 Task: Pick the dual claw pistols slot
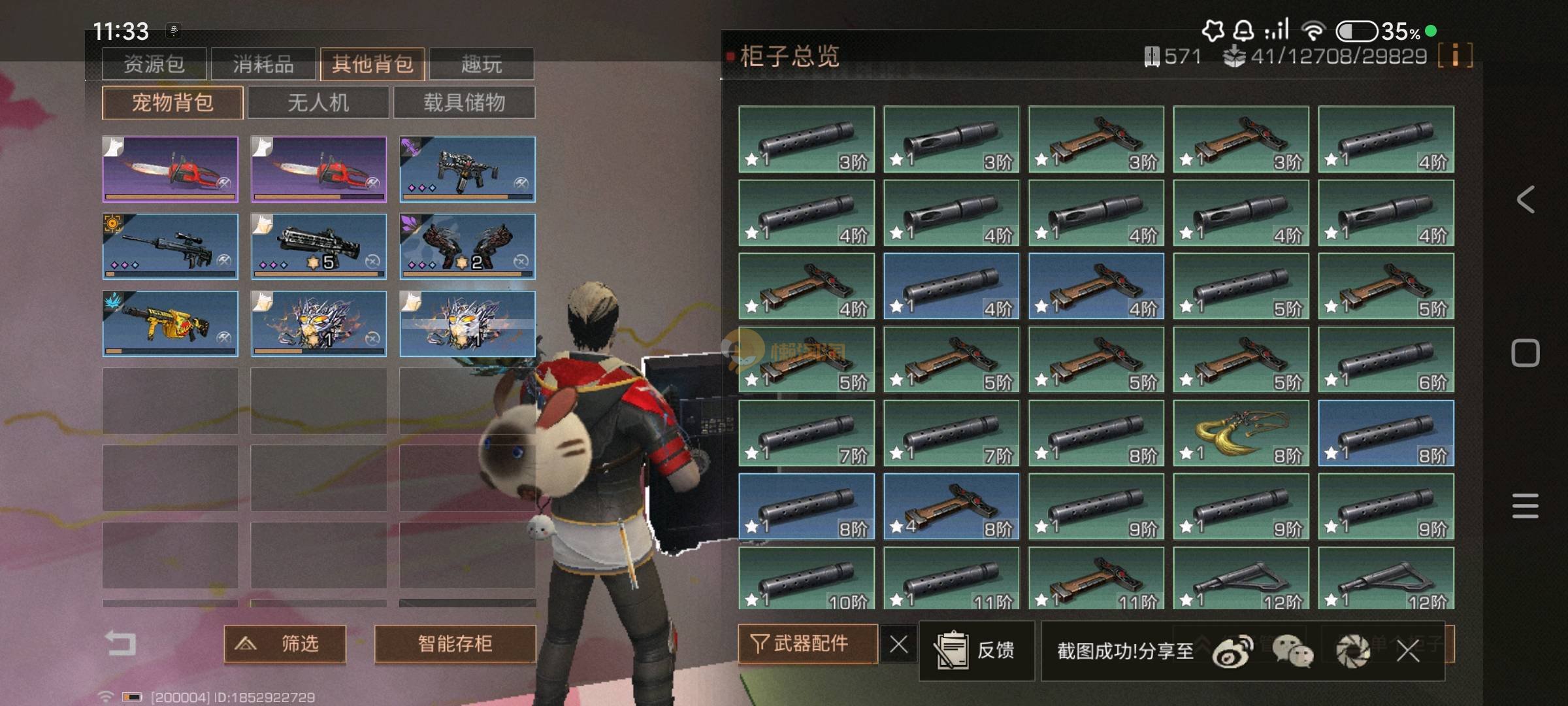click(x=467, y=246)
